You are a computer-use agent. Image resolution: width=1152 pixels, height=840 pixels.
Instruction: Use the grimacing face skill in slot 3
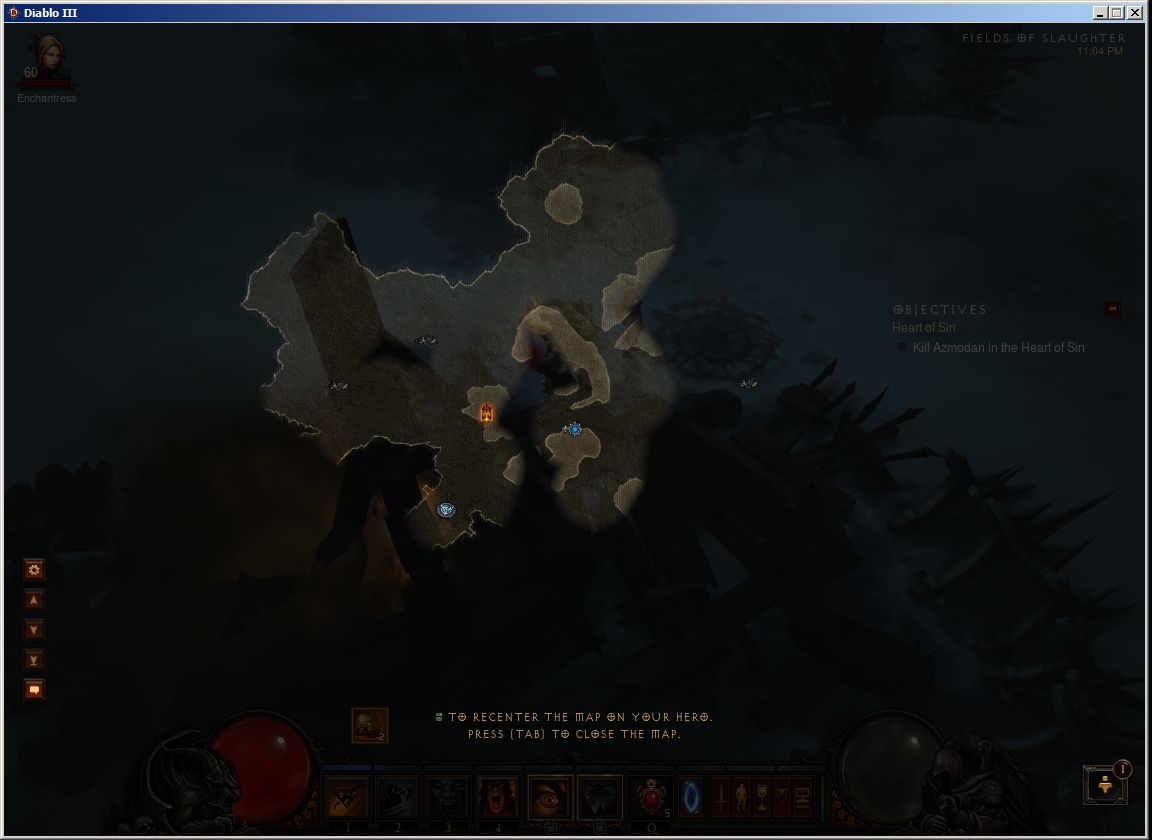(x=448, y=797)
